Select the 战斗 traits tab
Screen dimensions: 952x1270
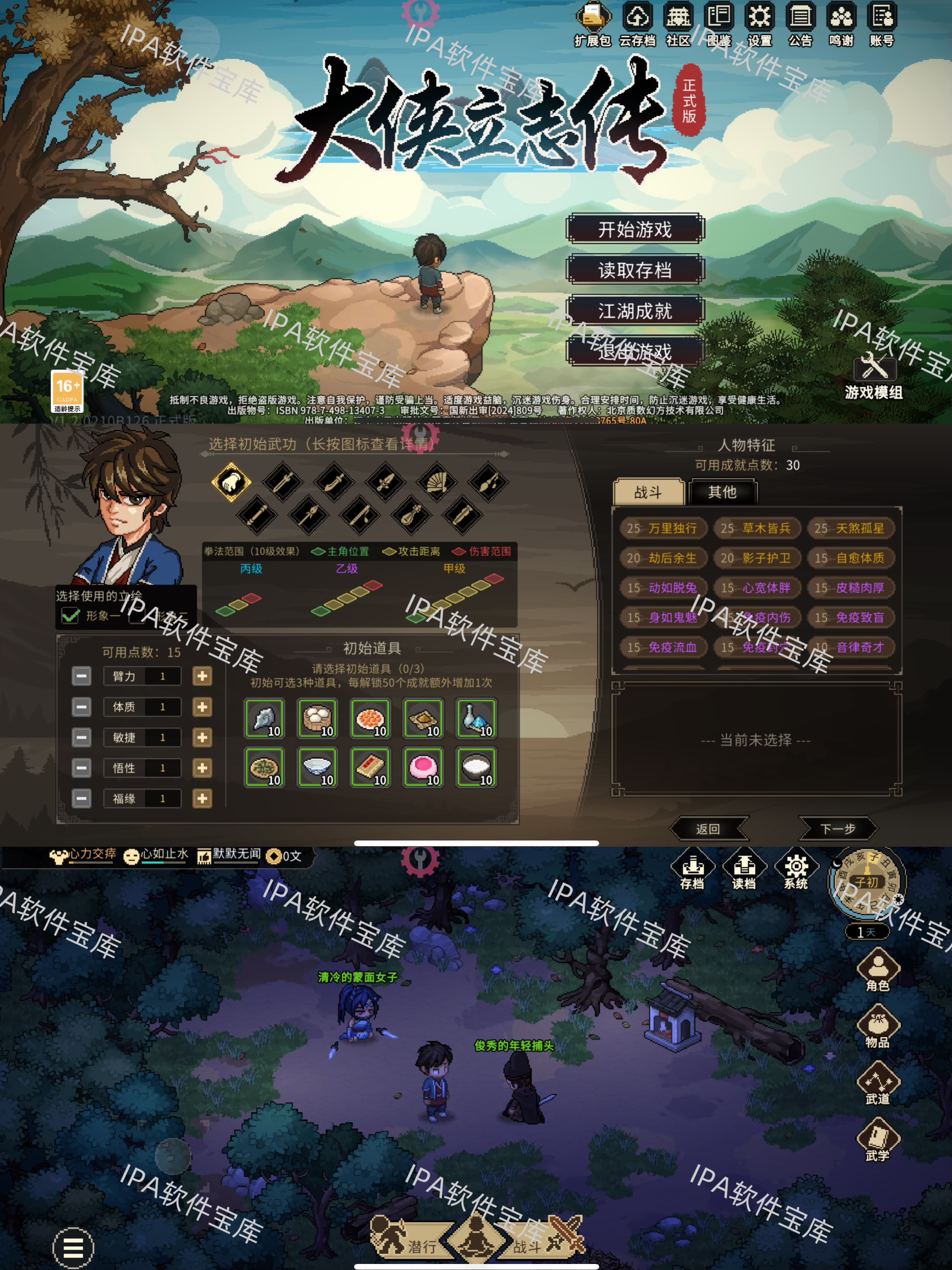point(649,492)
